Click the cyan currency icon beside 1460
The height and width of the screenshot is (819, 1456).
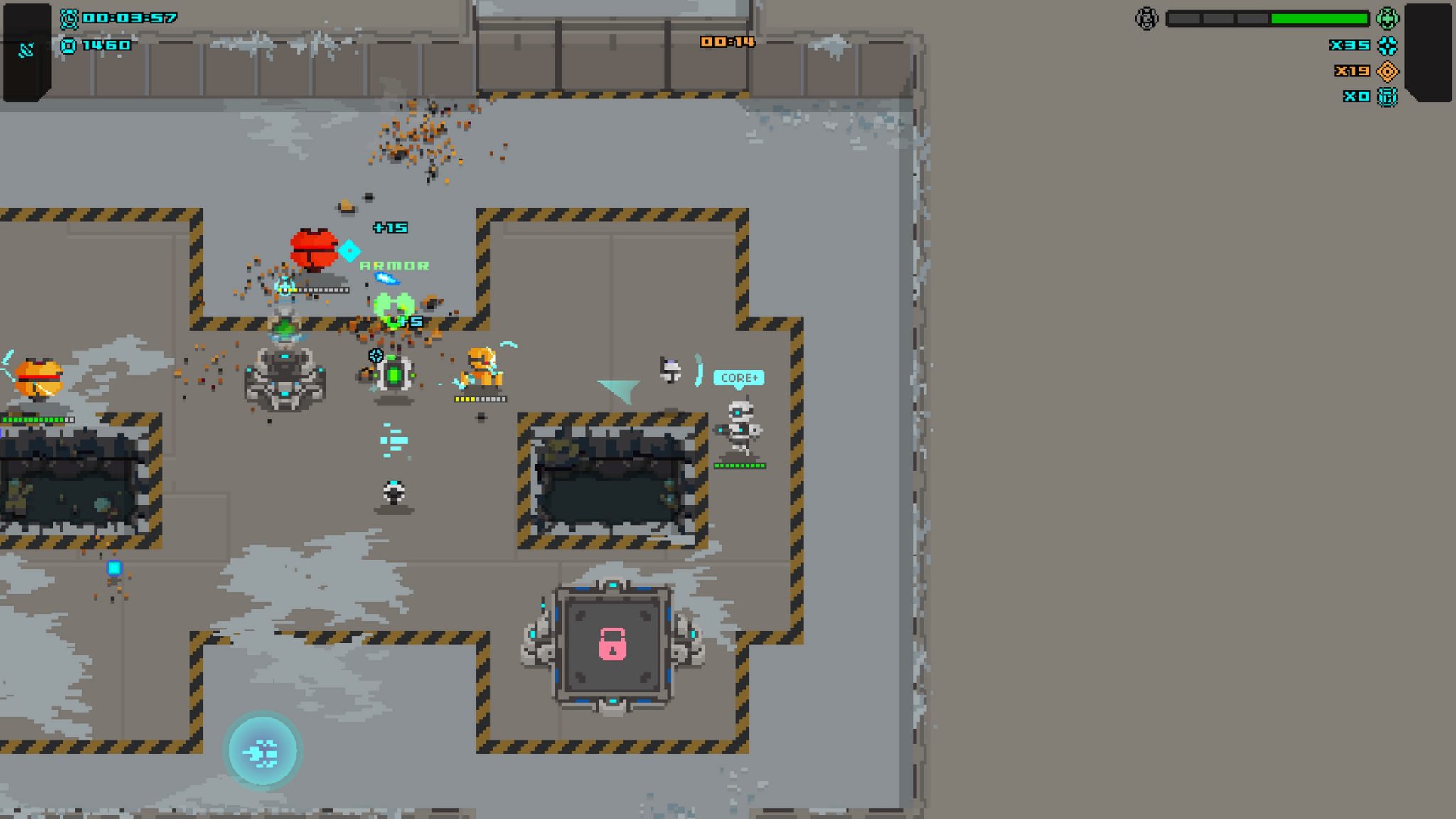pos(68,45)
